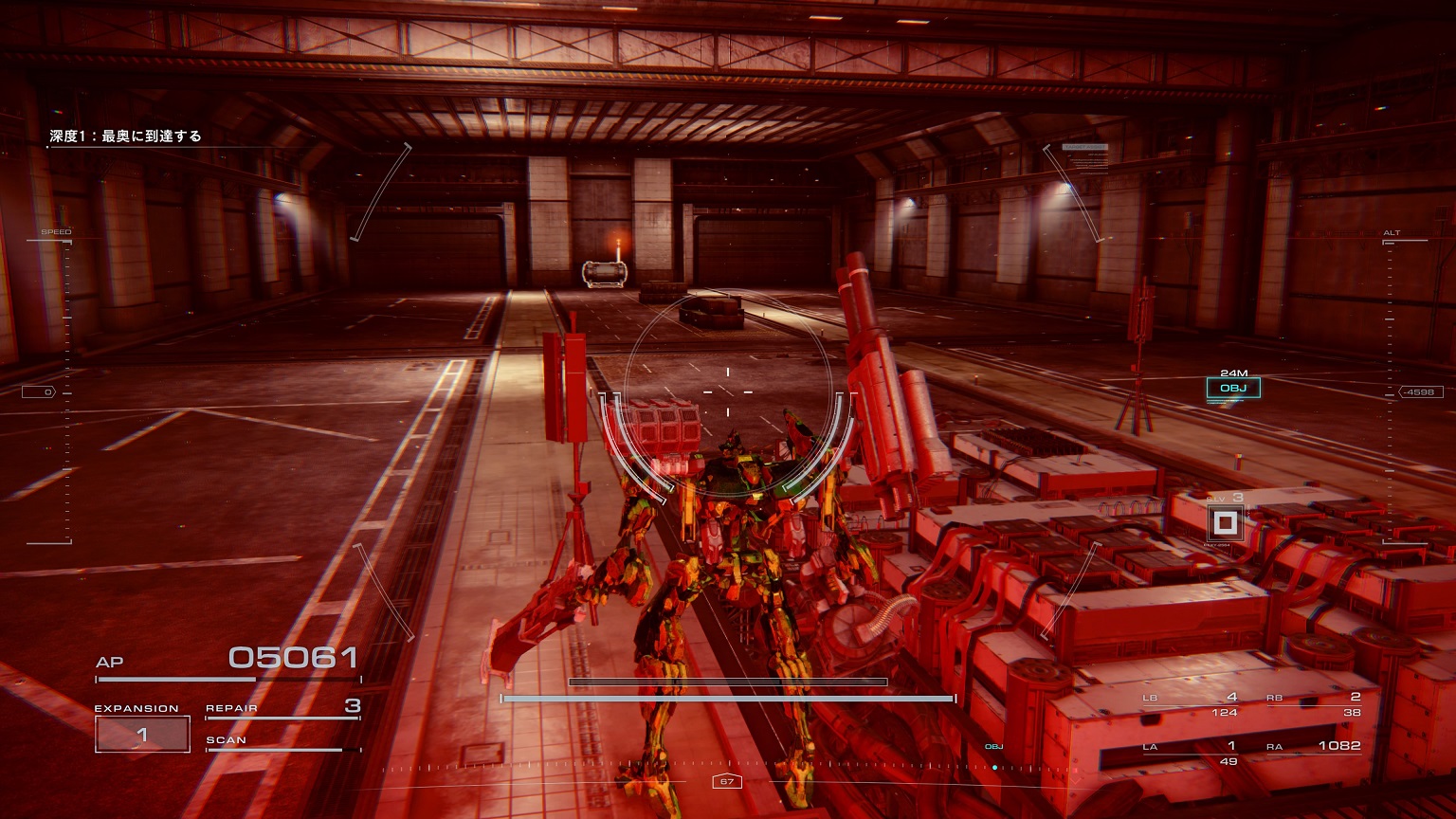Screen dimensions: 1456x819
Task: Trigger the Scan gauge
Action: [282, 742]
